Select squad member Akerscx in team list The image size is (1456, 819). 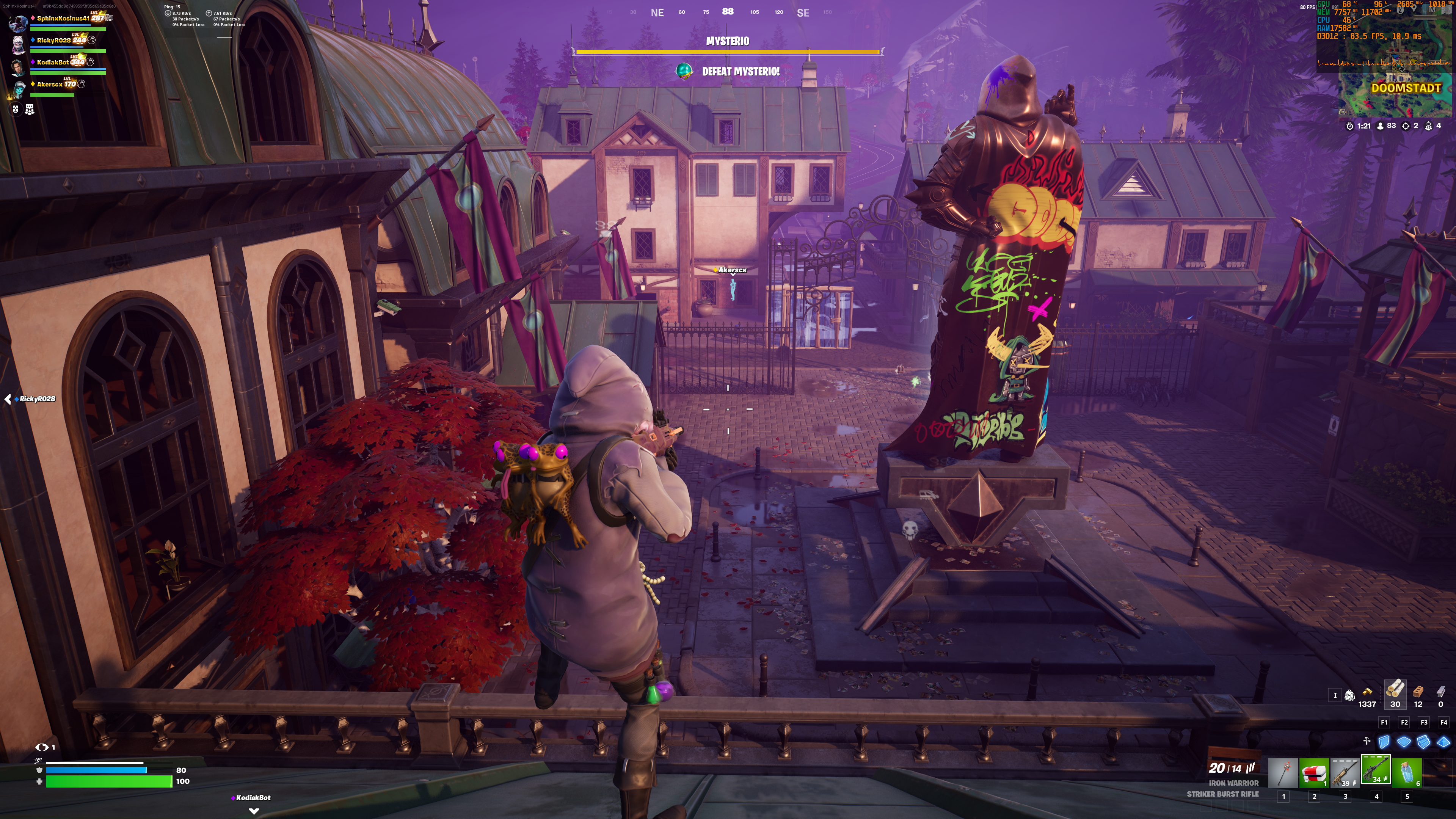pyautogui.click(x=50, y=84)
